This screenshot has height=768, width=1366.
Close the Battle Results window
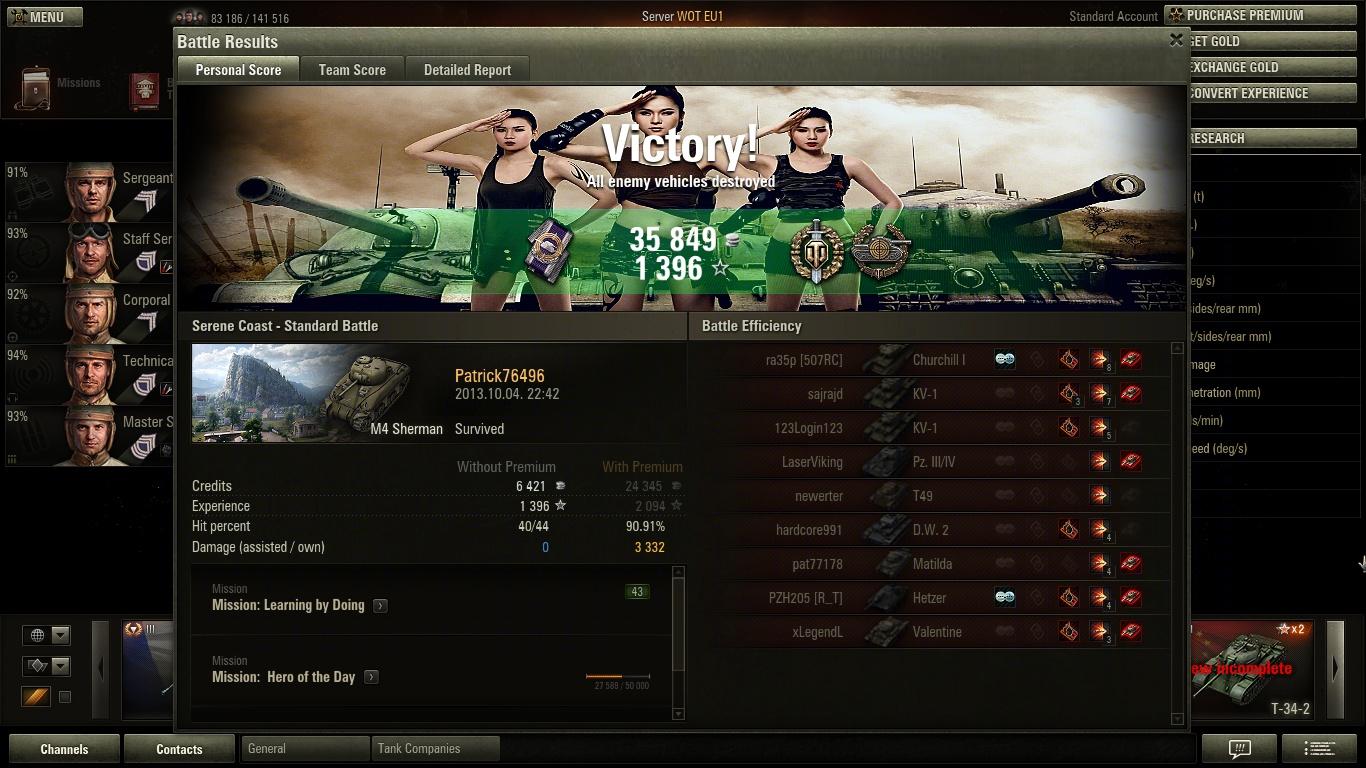click(1176, 40)
